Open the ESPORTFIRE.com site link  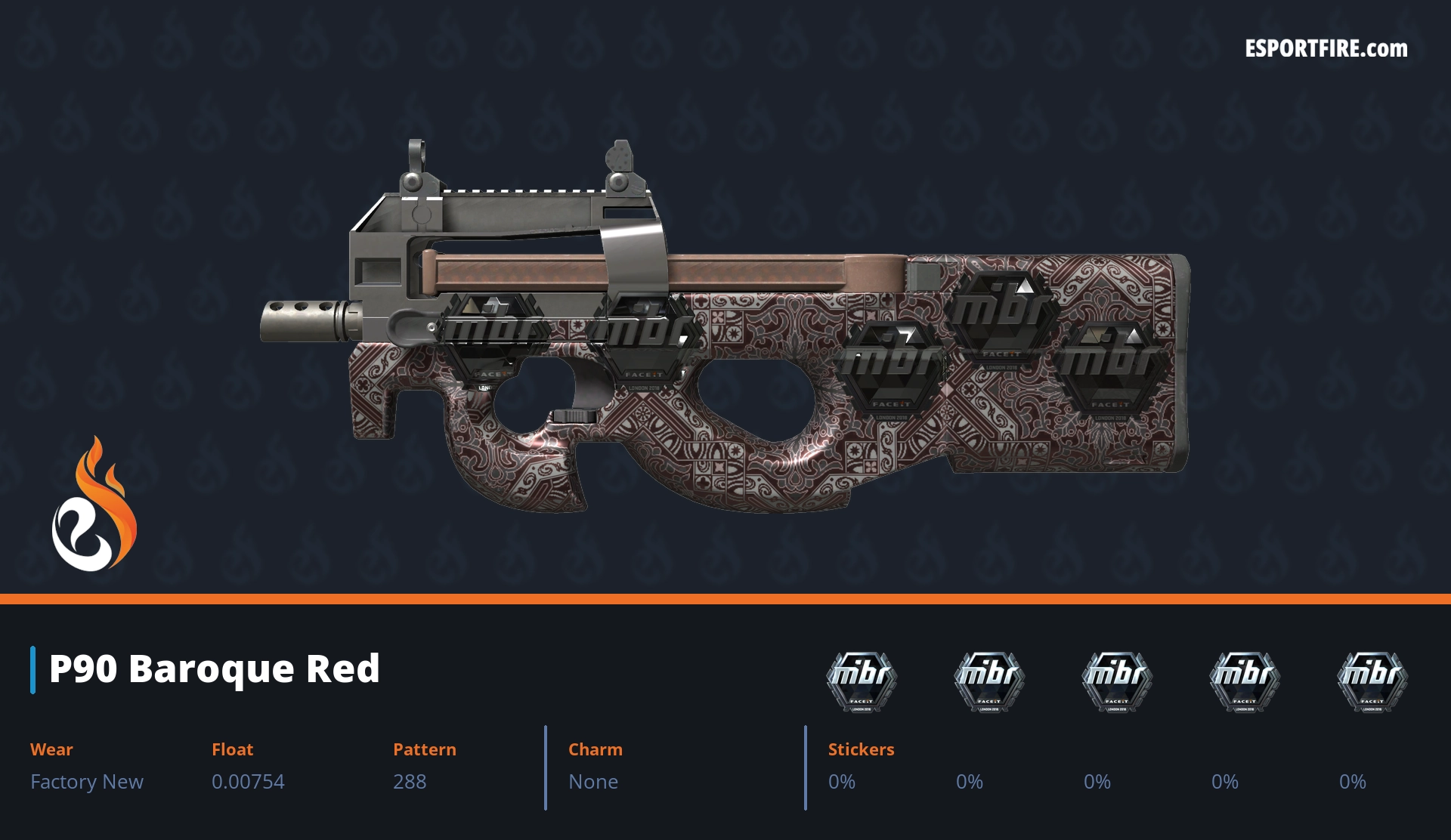pos(1326,49)
